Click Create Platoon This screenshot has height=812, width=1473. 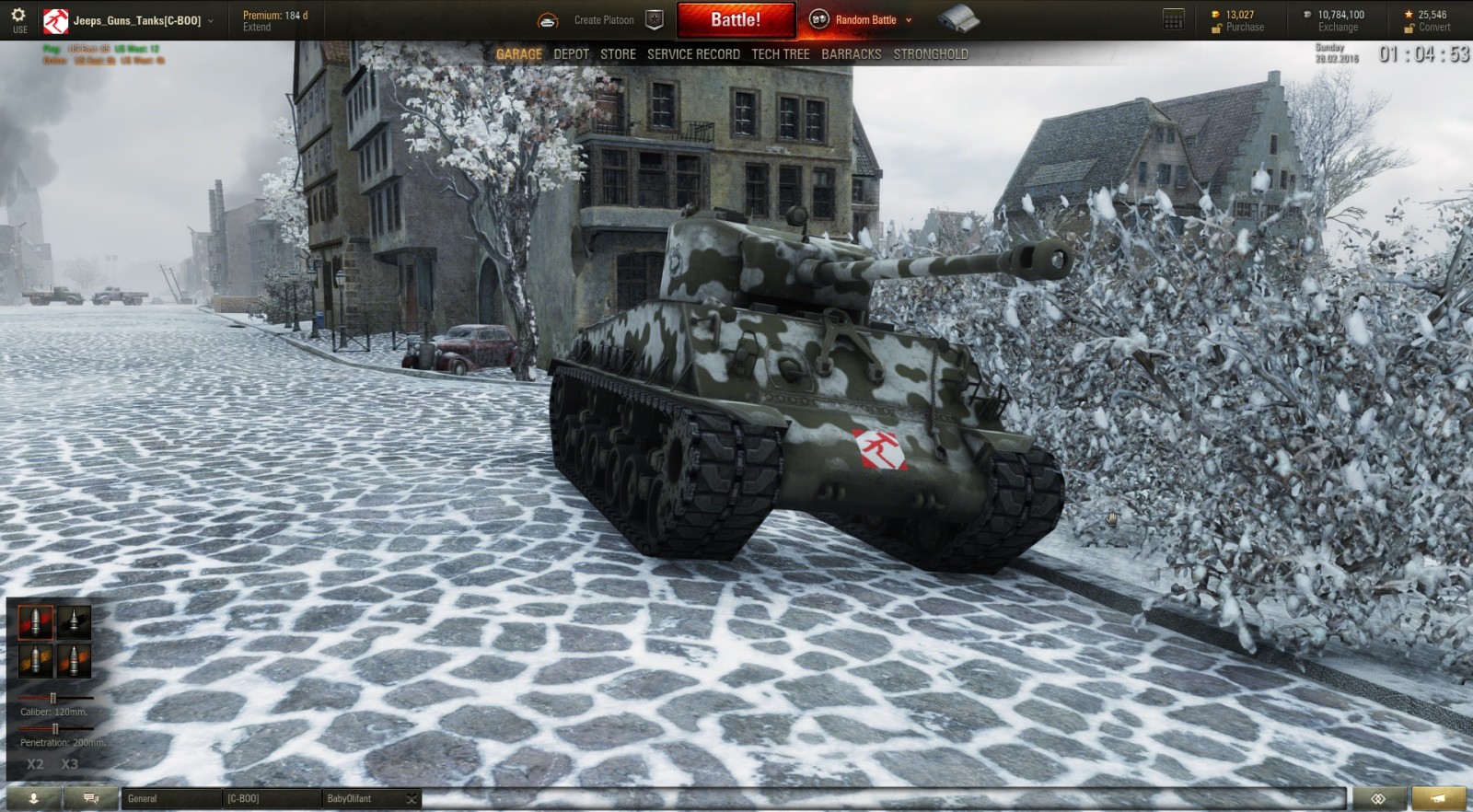(604, 18)
